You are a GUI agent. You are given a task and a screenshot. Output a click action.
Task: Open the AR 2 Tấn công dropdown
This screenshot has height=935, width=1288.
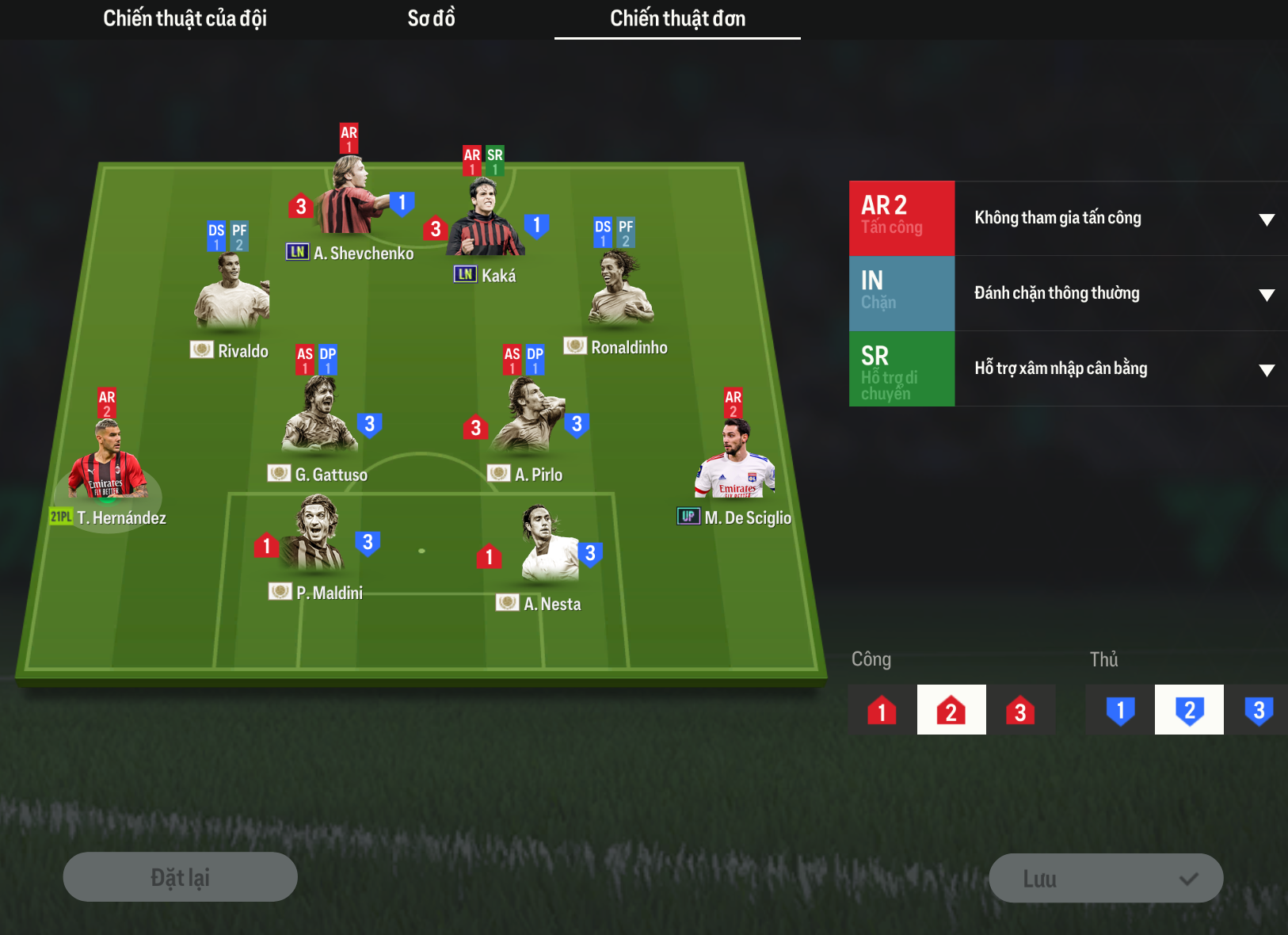point(1120,219)
